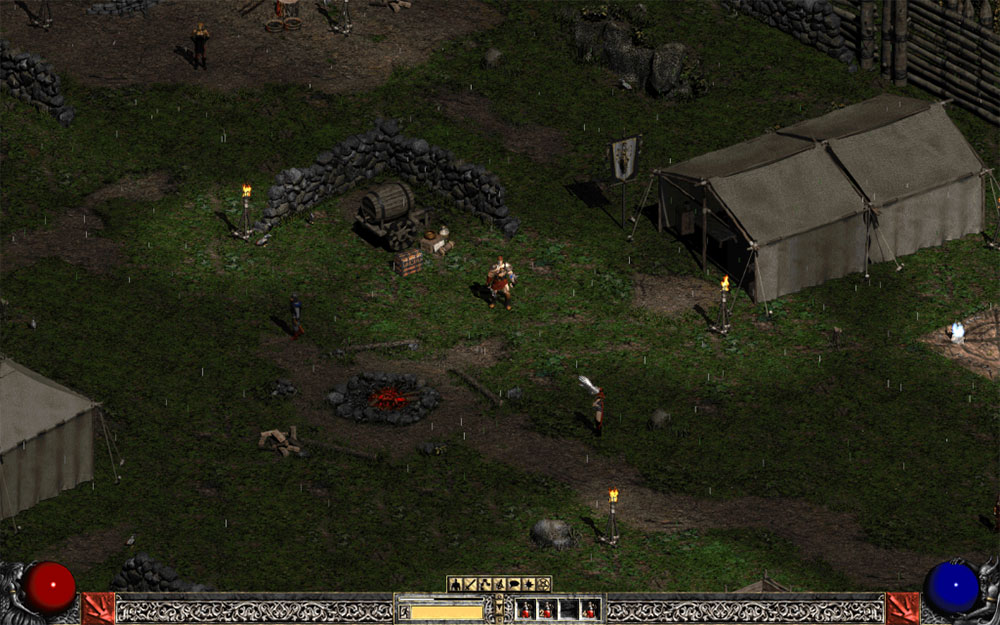The width and height of the screenshot is (1000, 625).
Task: Toggle the run/walk button
Action: tap(403, 611)
